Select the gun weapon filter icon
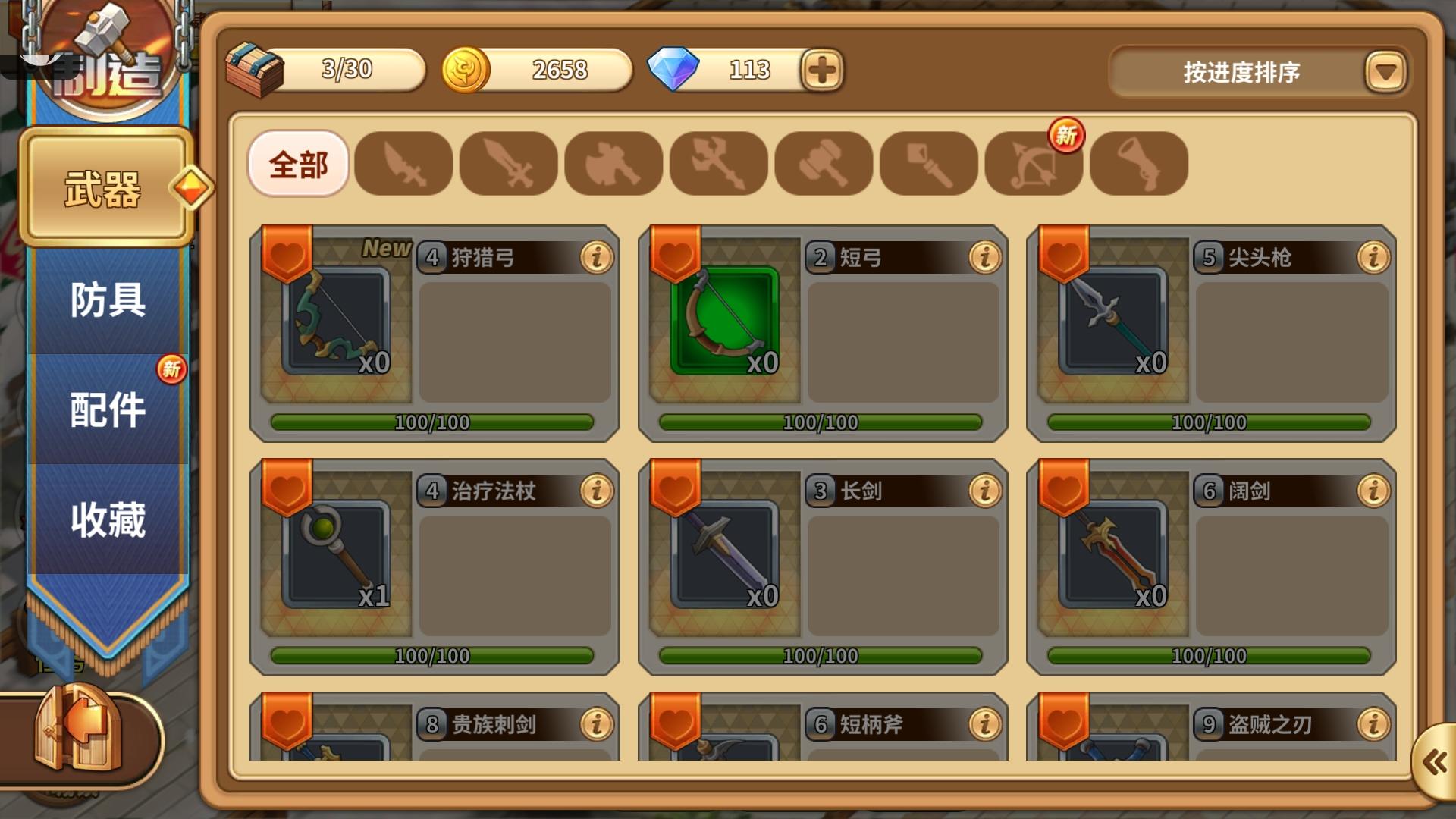 click(x=1140, y=165)
